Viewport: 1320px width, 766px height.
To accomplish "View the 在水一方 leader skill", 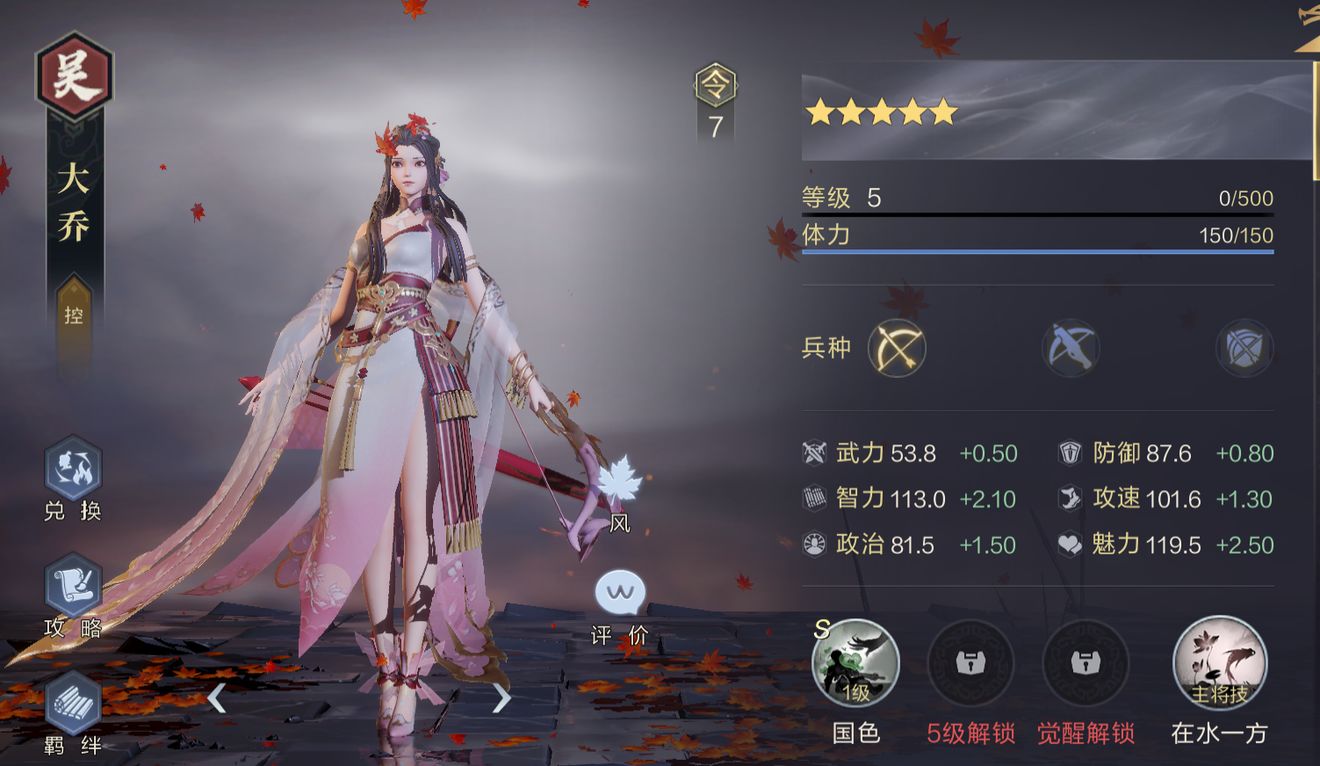I will click(x=1219, y=664).
